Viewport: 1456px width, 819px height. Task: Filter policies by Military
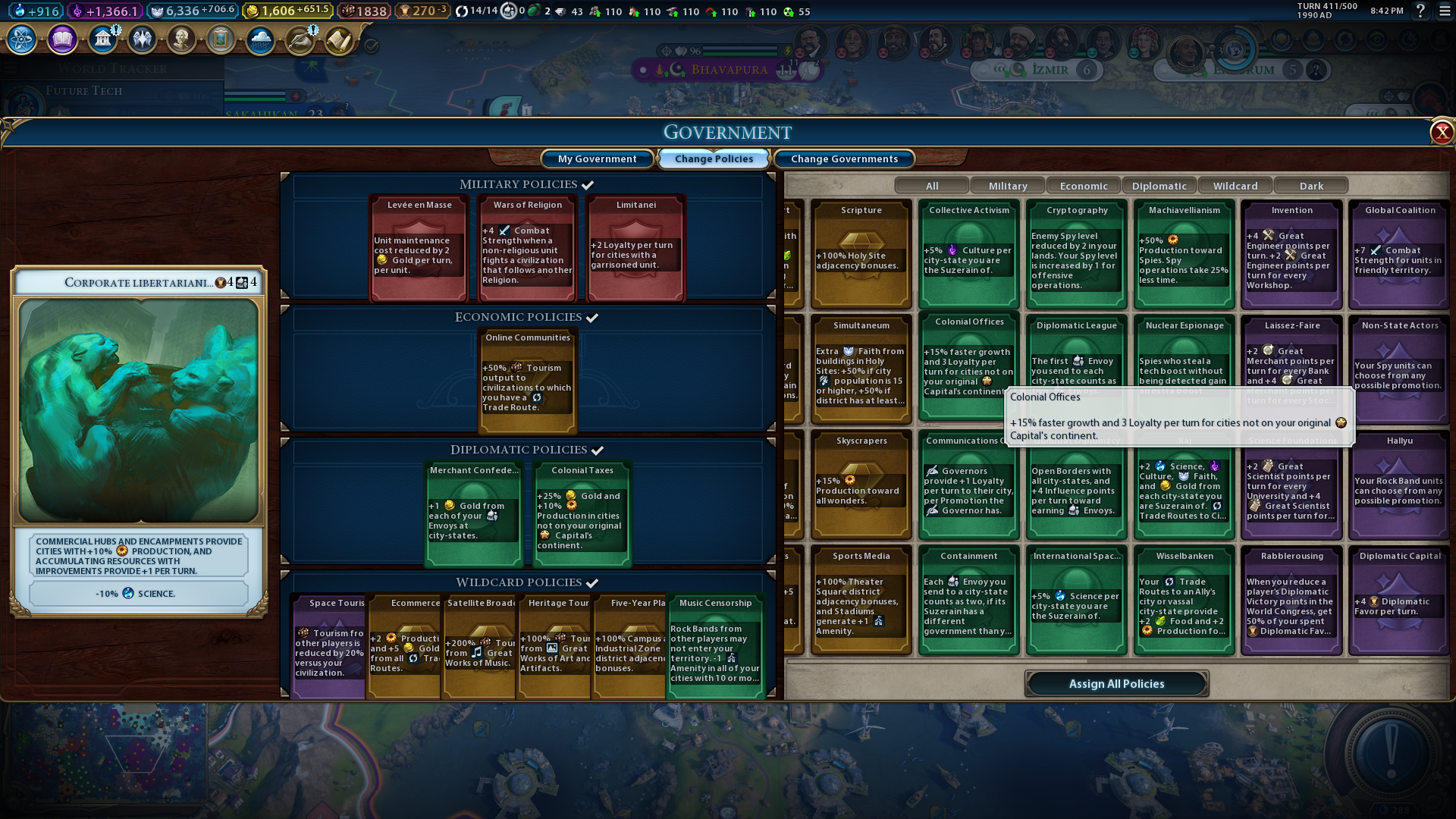(x=1008, y=186)
